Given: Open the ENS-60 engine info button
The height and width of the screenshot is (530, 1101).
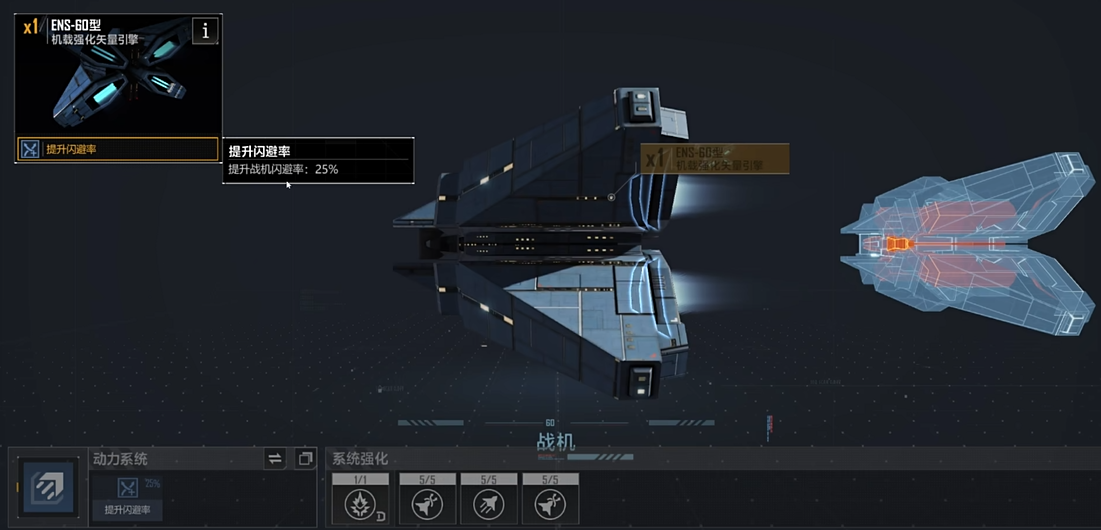Looking at the screenshot, I should coord(205,31).
